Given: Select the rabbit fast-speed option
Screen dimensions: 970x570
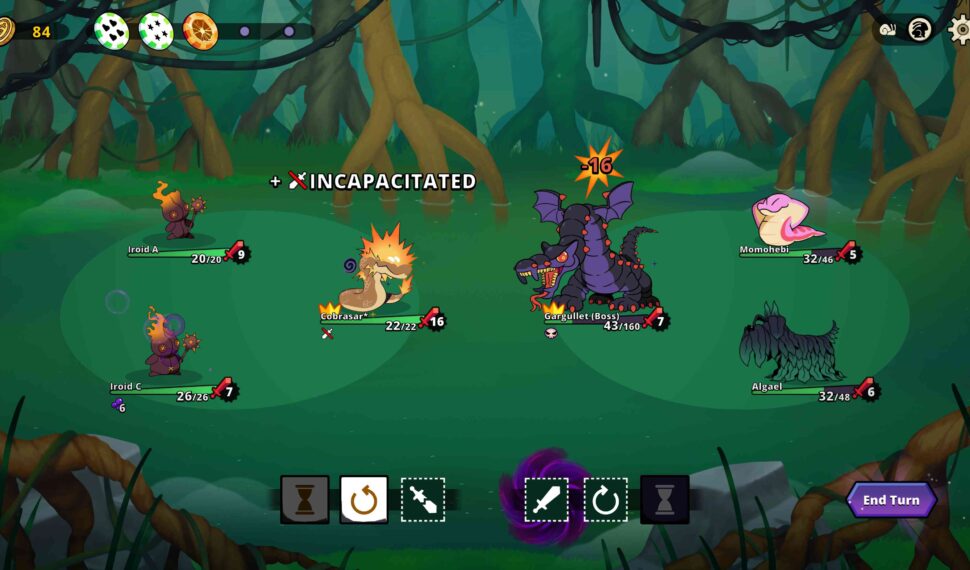Looking at the screenshot, I should click(x=920, y=30).
